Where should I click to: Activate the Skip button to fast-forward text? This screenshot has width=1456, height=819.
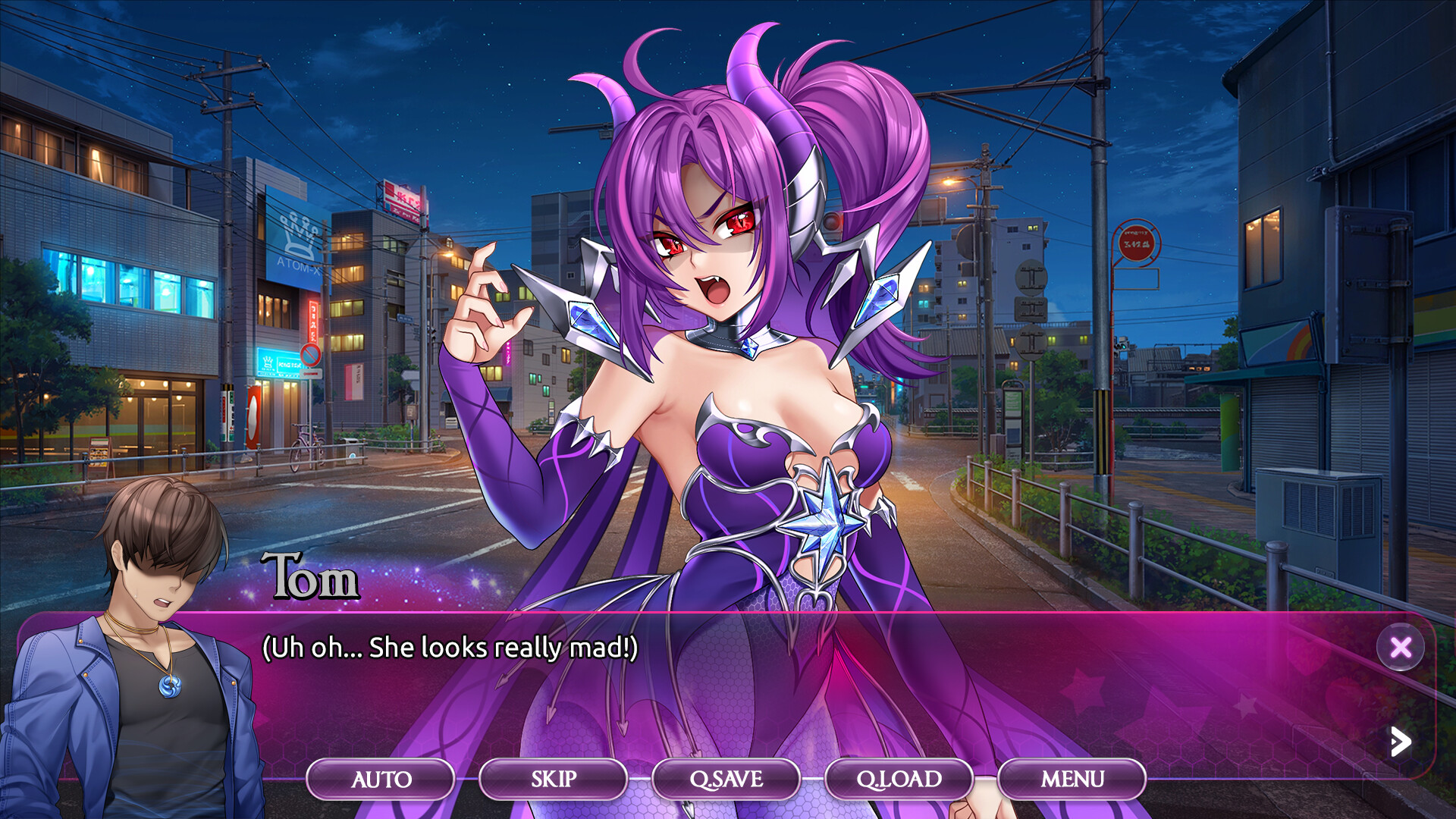(x=552, y=779)
